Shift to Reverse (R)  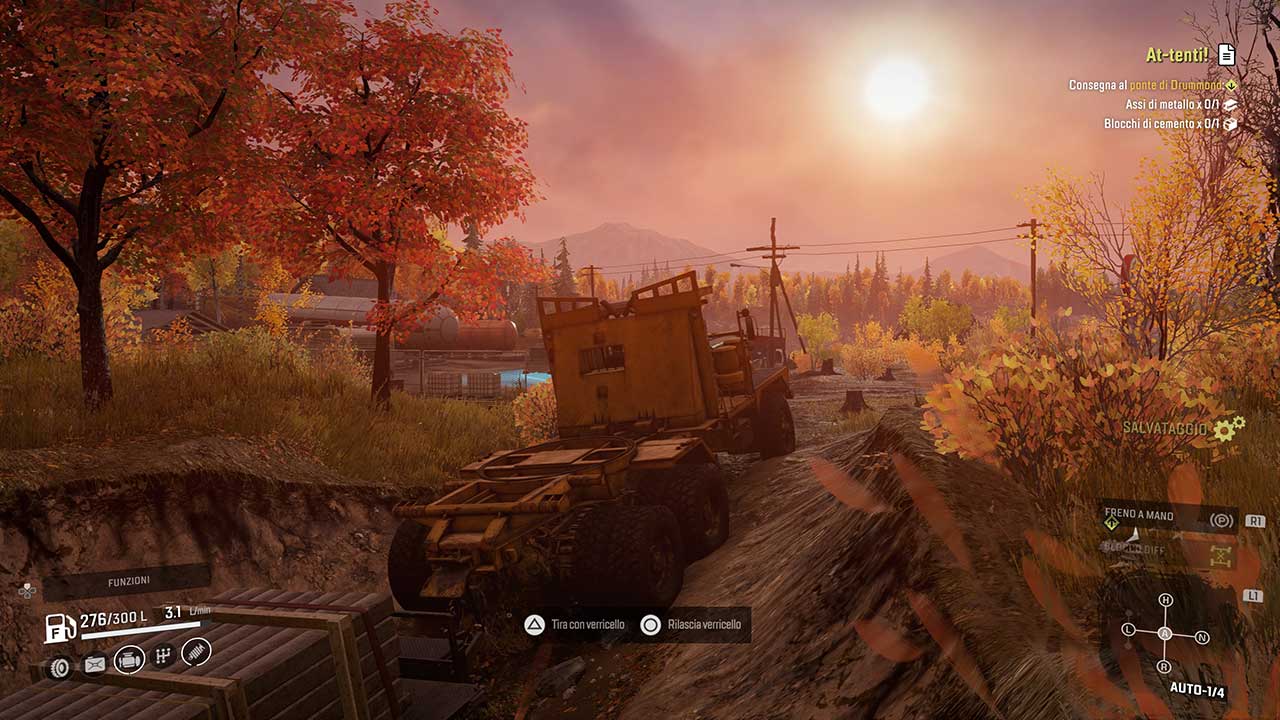pos(1164,666)
